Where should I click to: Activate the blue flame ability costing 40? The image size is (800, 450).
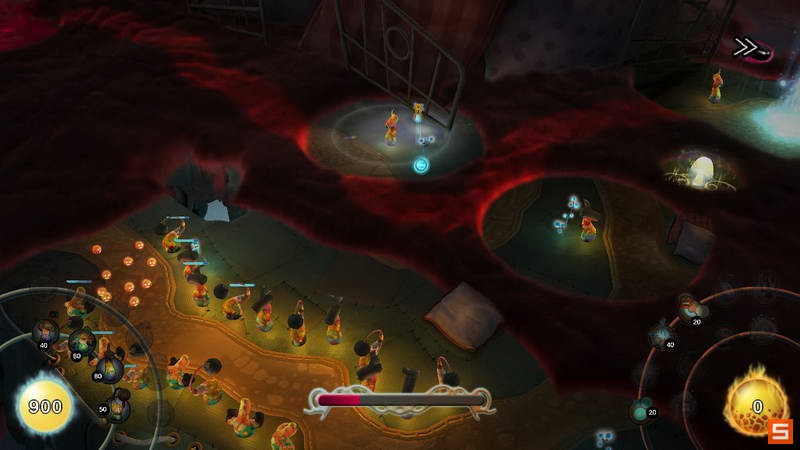tap(662, 334)
